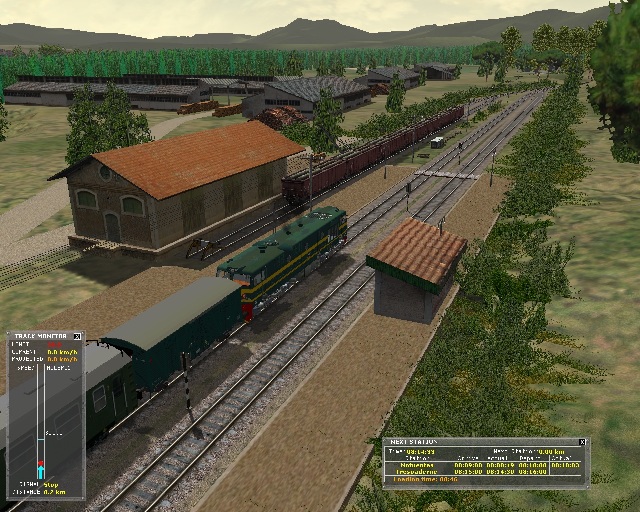
Task: Close the Next Station window
Action: [582, 441]
